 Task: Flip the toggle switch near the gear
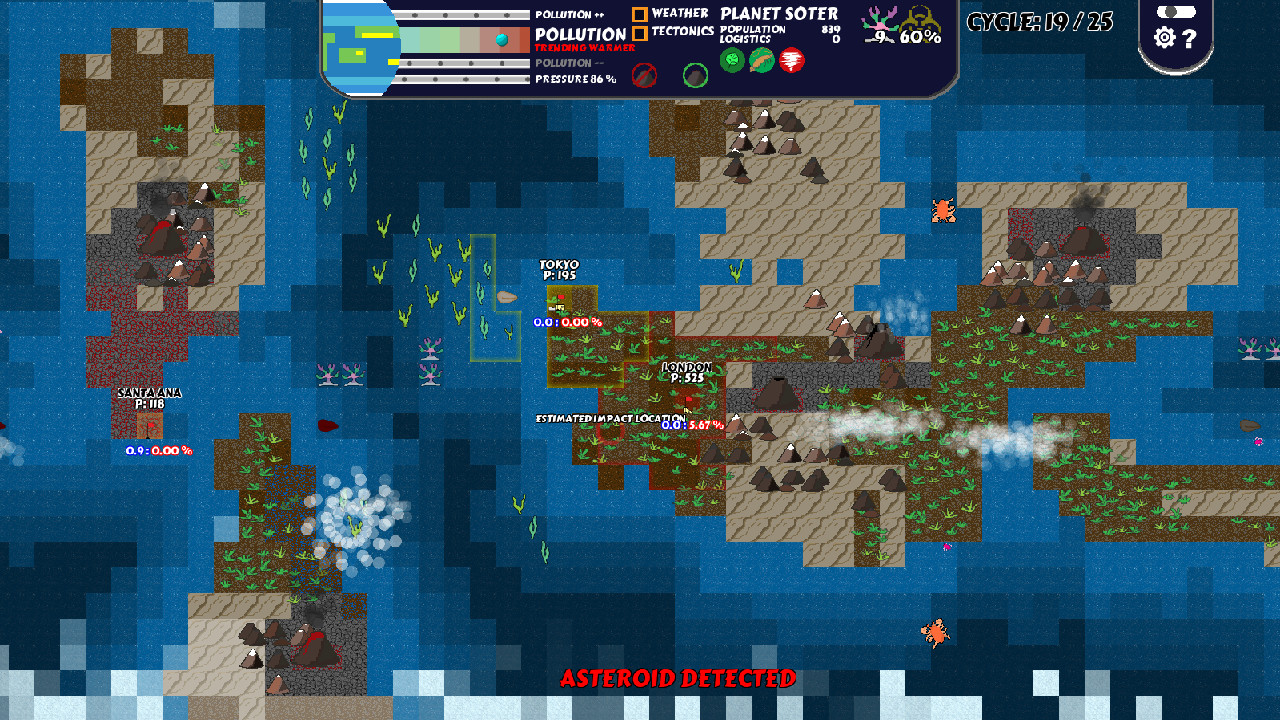tap(1177, 11)
